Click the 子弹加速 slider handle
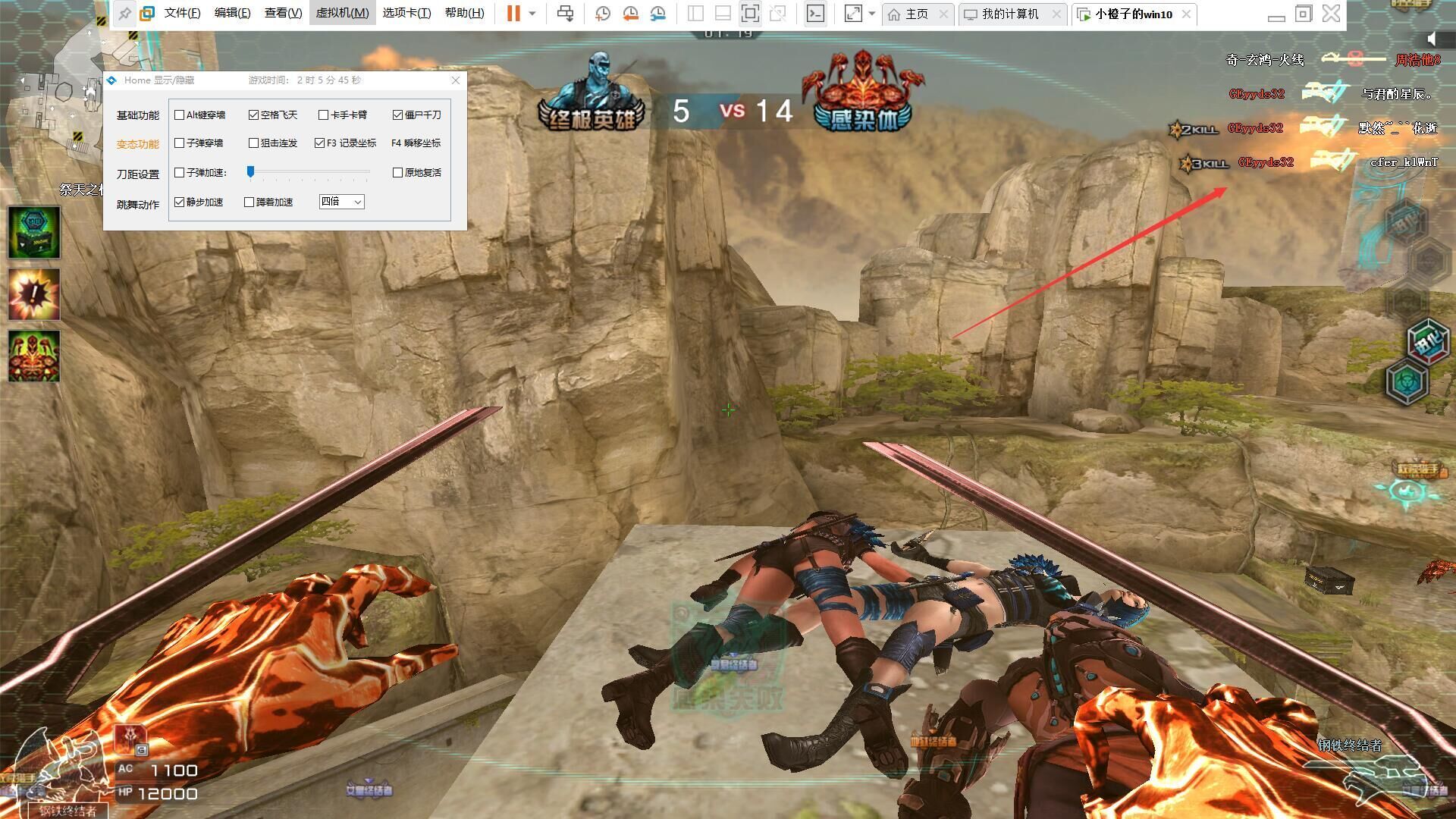 coord(250,172)
